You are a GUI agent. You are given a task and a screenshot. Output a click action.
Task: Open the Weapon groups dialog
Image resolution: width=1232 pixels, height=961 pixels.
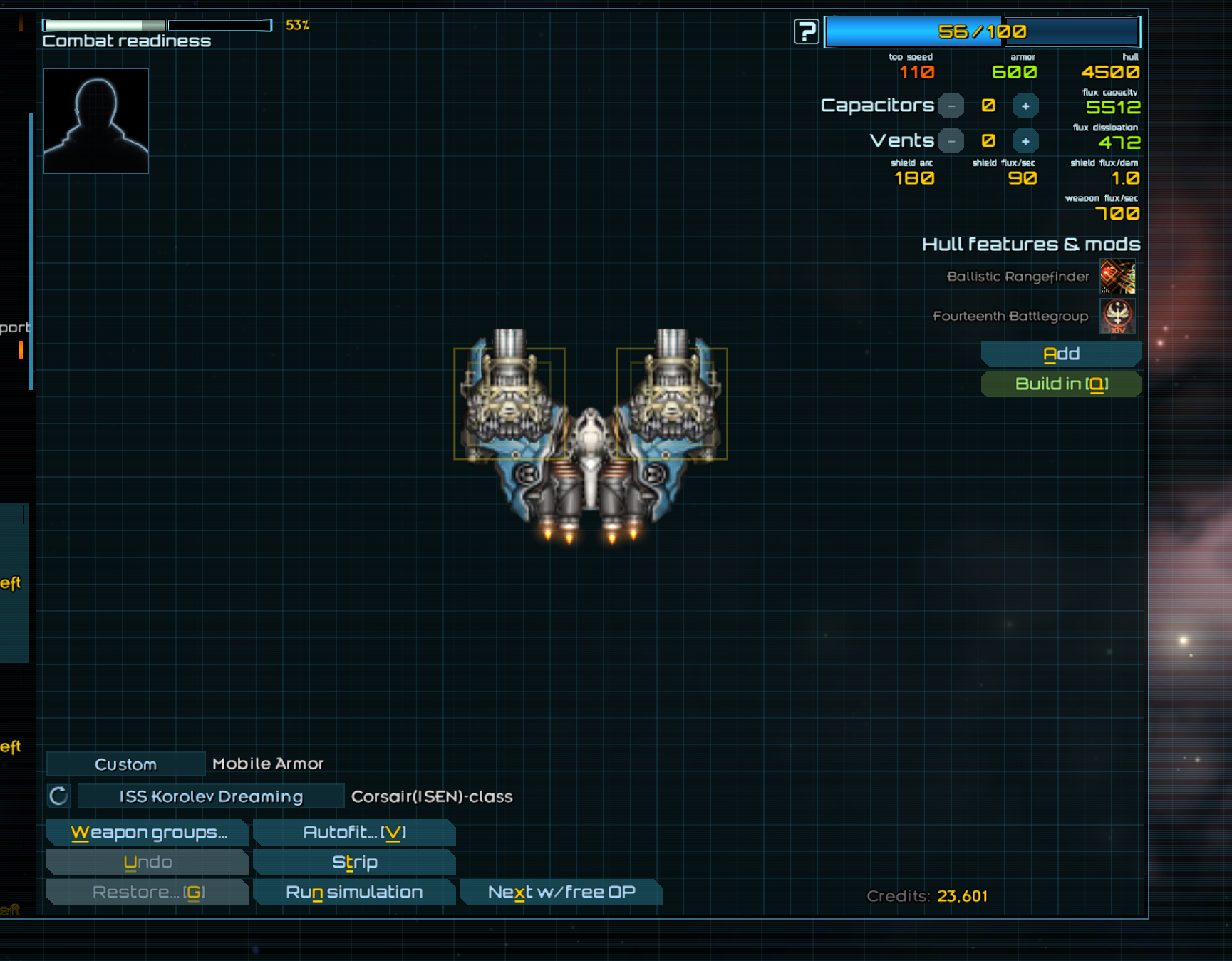click(x=148, y=832)
